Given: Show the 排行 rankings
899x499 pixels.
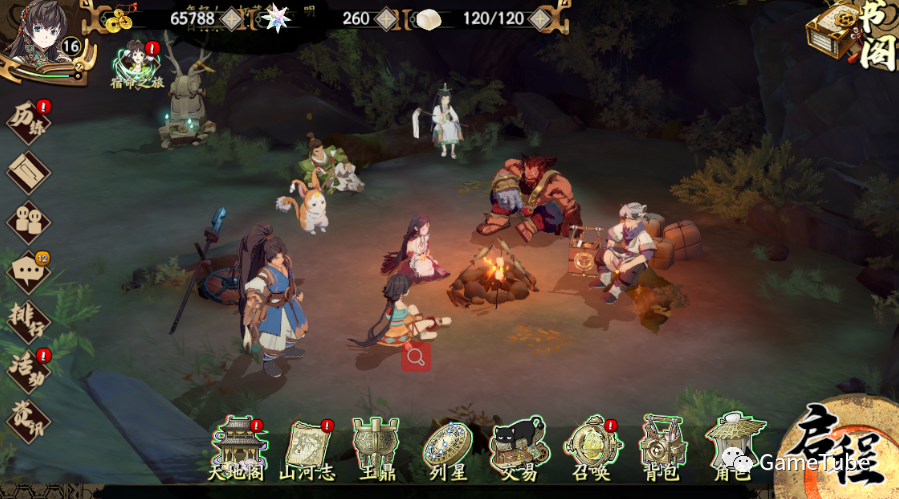Looking at the screenshot, I should (28, 318).
